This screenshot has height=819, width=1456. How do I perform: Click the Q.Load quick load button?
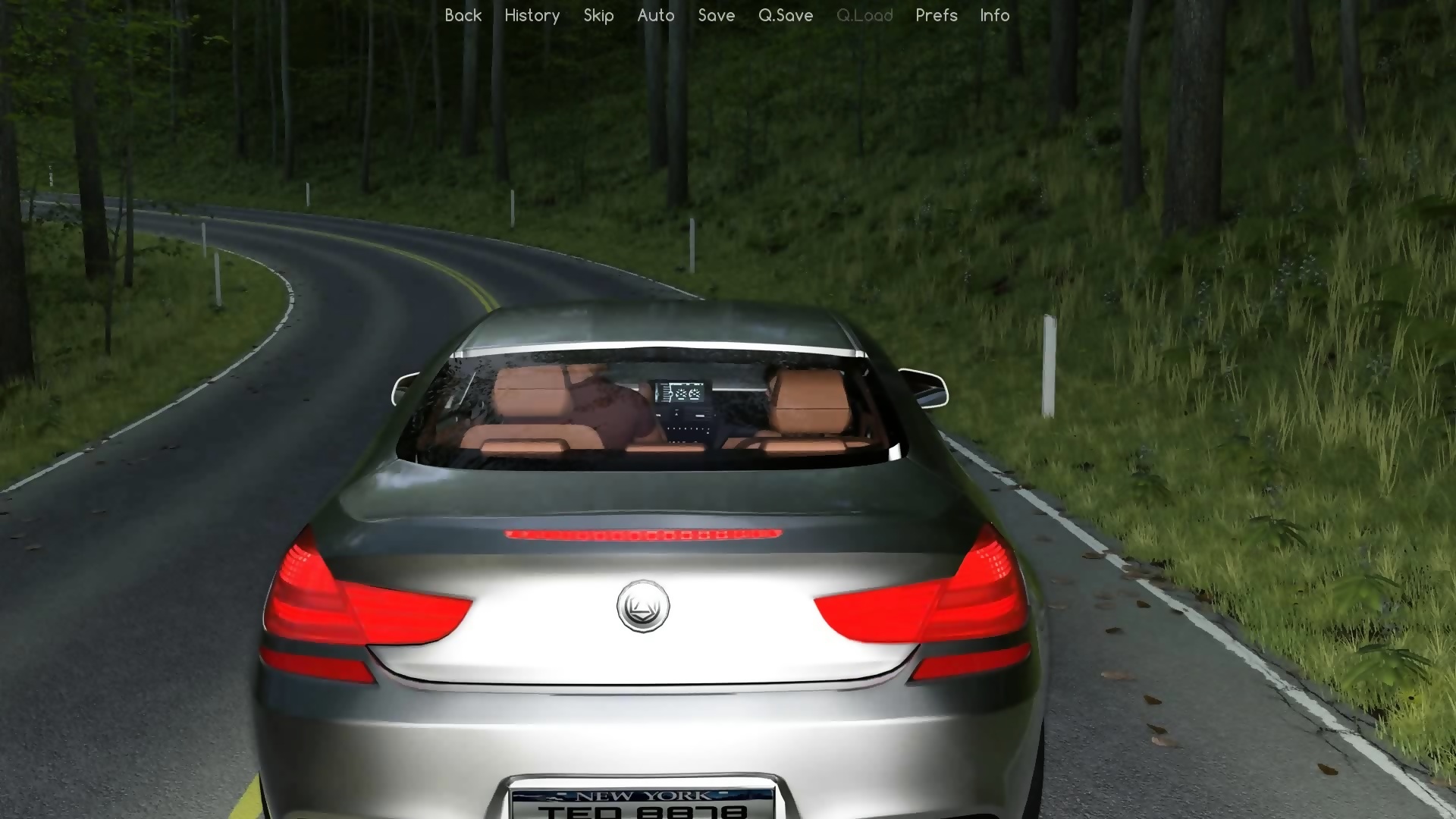coord(864,15)
